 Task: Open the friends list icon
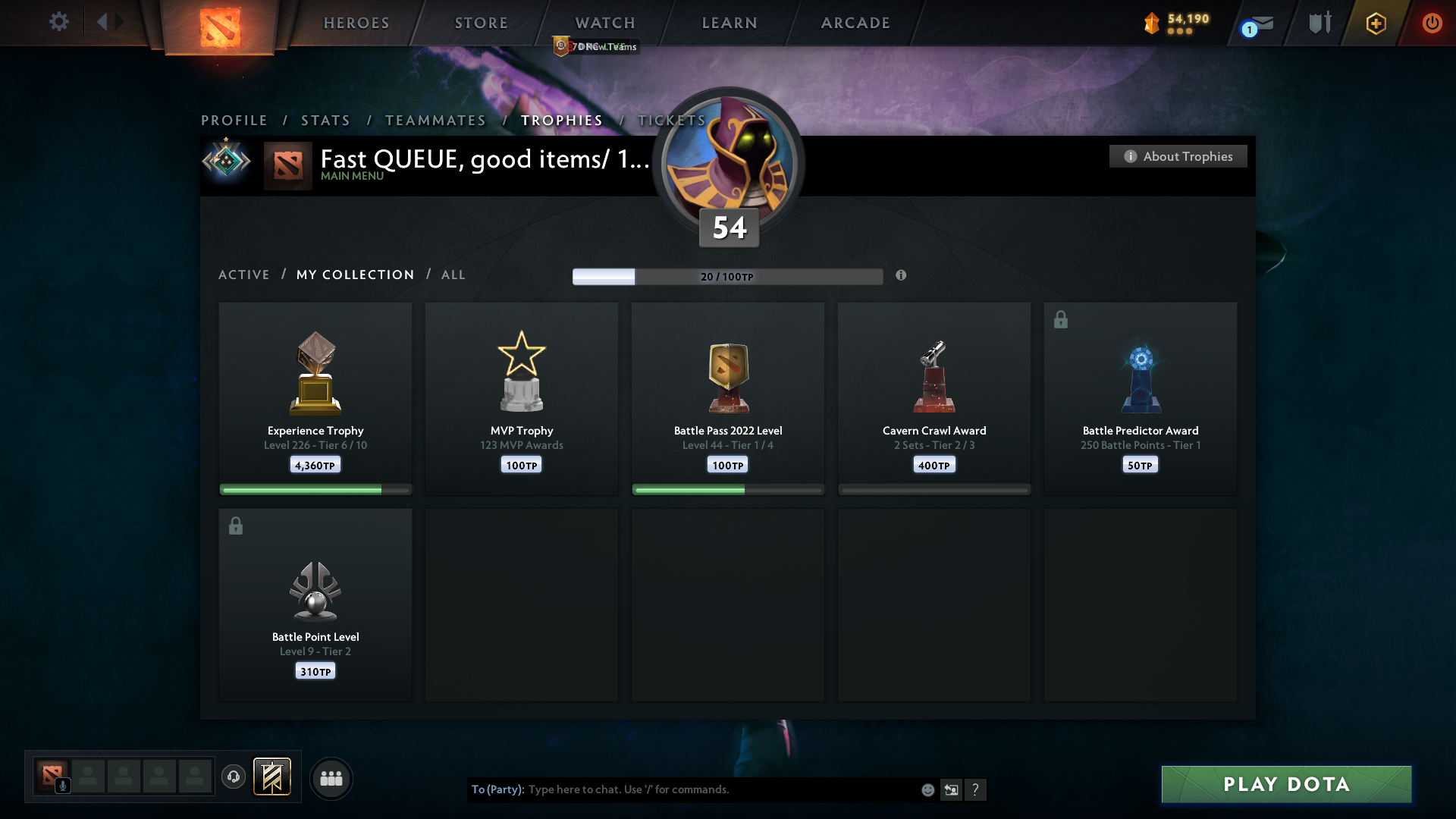331,778
